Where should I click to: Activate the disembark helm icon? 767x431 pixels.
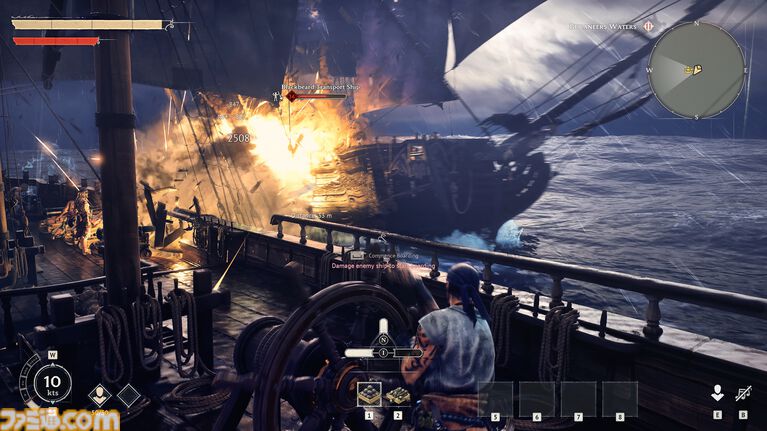point(717,394)
